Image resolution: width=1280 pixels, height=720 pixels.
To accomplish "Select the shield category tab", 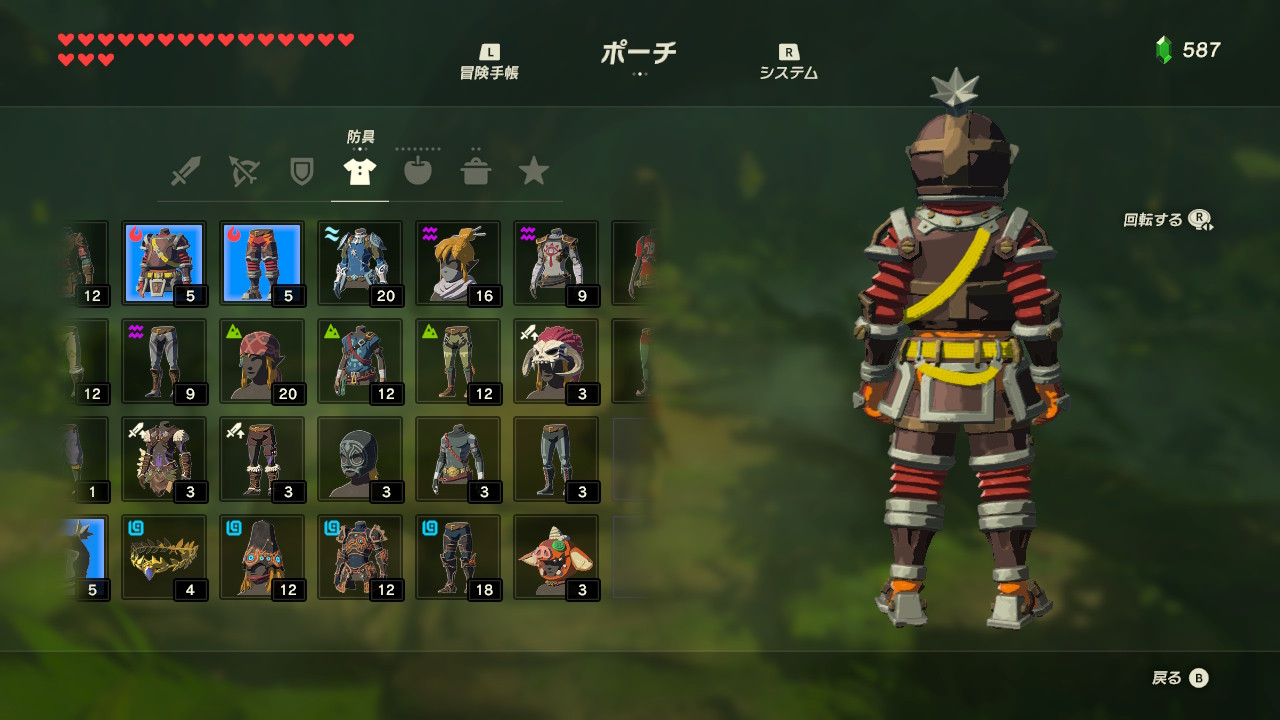I will click(x=301, y=172).
